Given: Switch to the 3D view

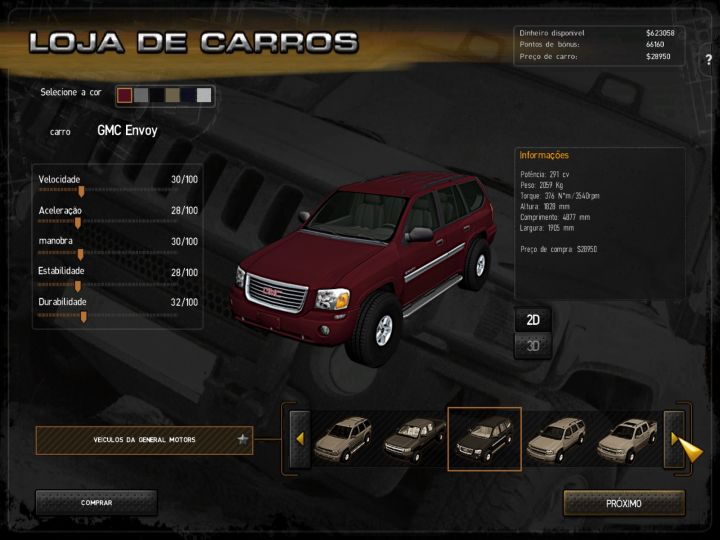Looking at the screenshot, I should (534, 346).
